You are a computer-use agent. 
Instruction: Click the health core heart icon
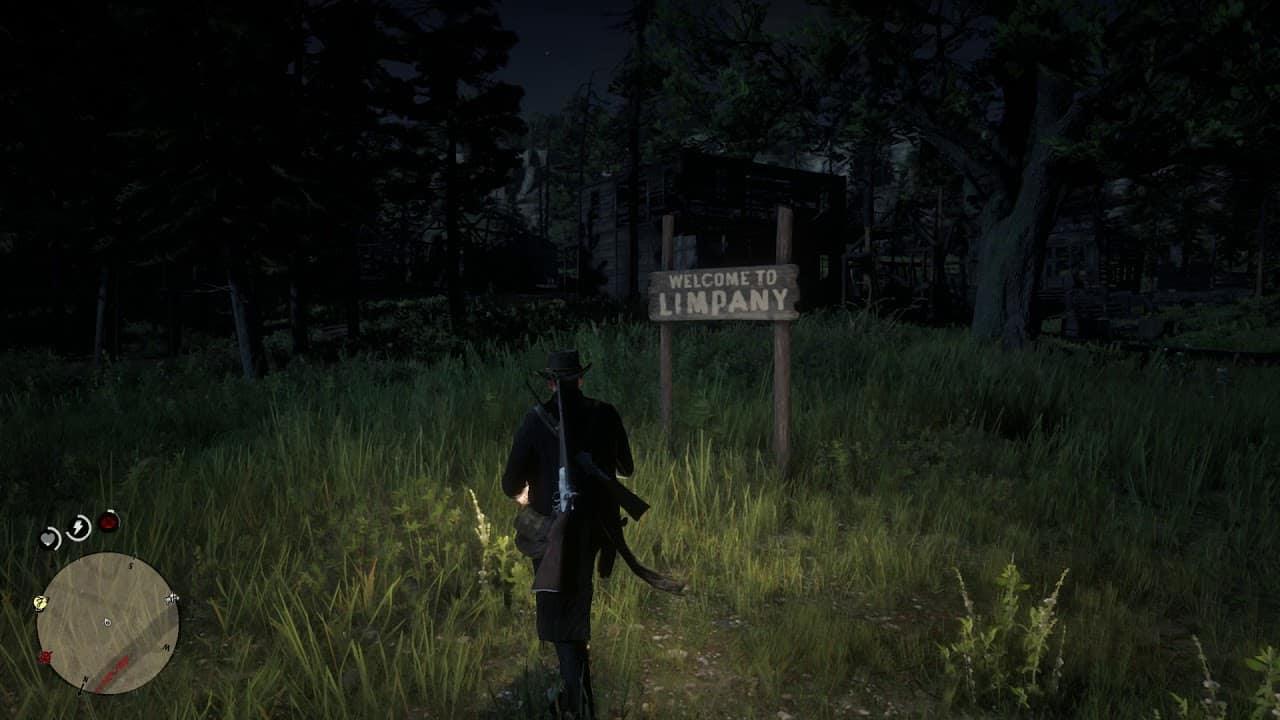[48, 538]
